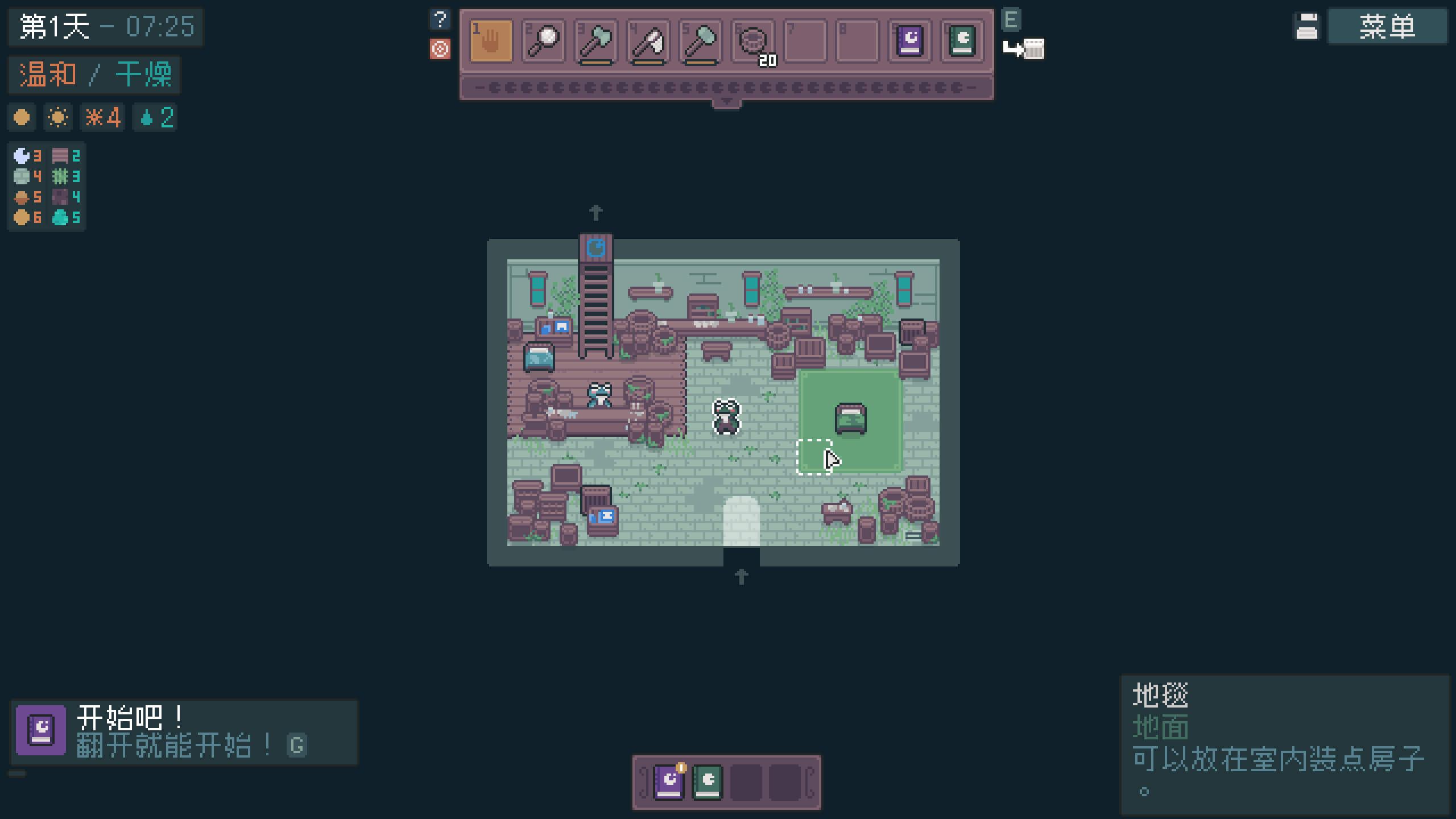Click the arrow-to-grid expand icon next to E

1024,49
